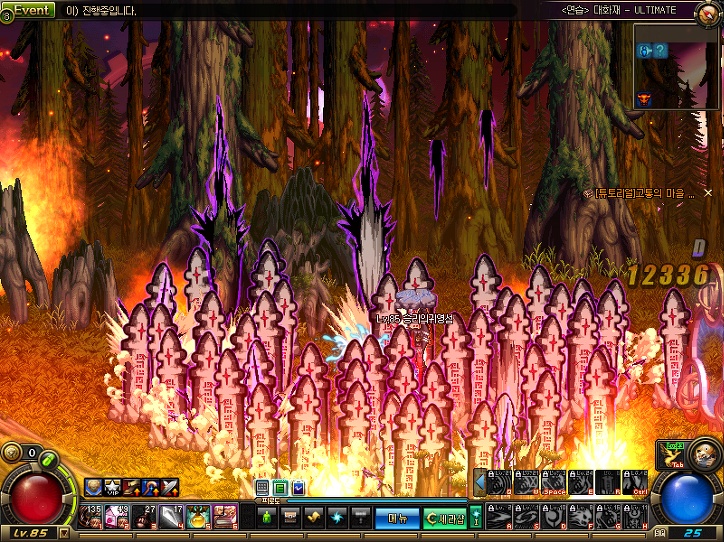This screenshot has width=724, height=542.
Task: Click the green pill icon above the HP orb
Action: tap(46, 459)
